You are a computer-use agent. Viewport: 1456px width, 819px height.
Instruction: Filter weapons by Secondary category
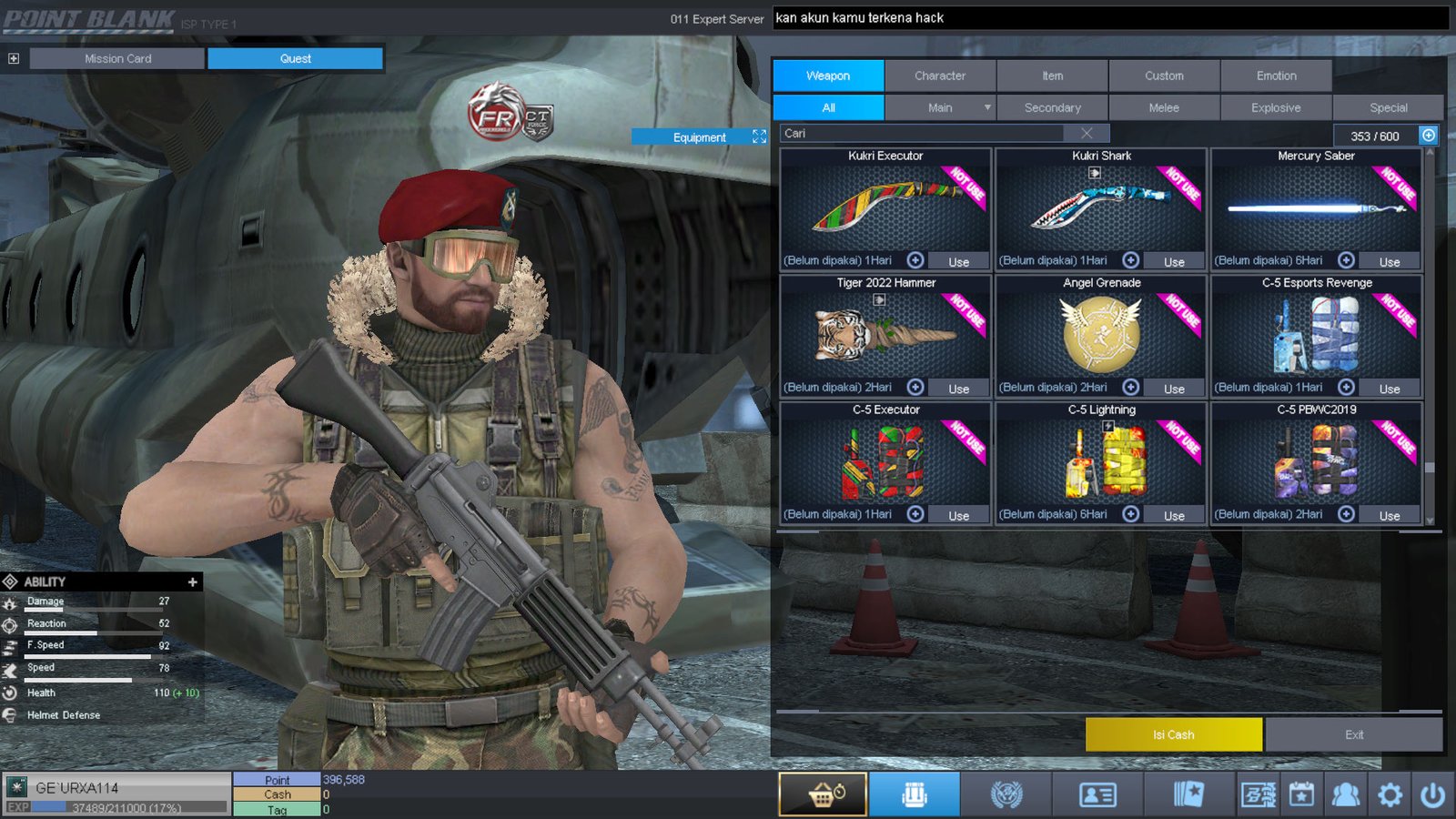[x=1052, y=107]
